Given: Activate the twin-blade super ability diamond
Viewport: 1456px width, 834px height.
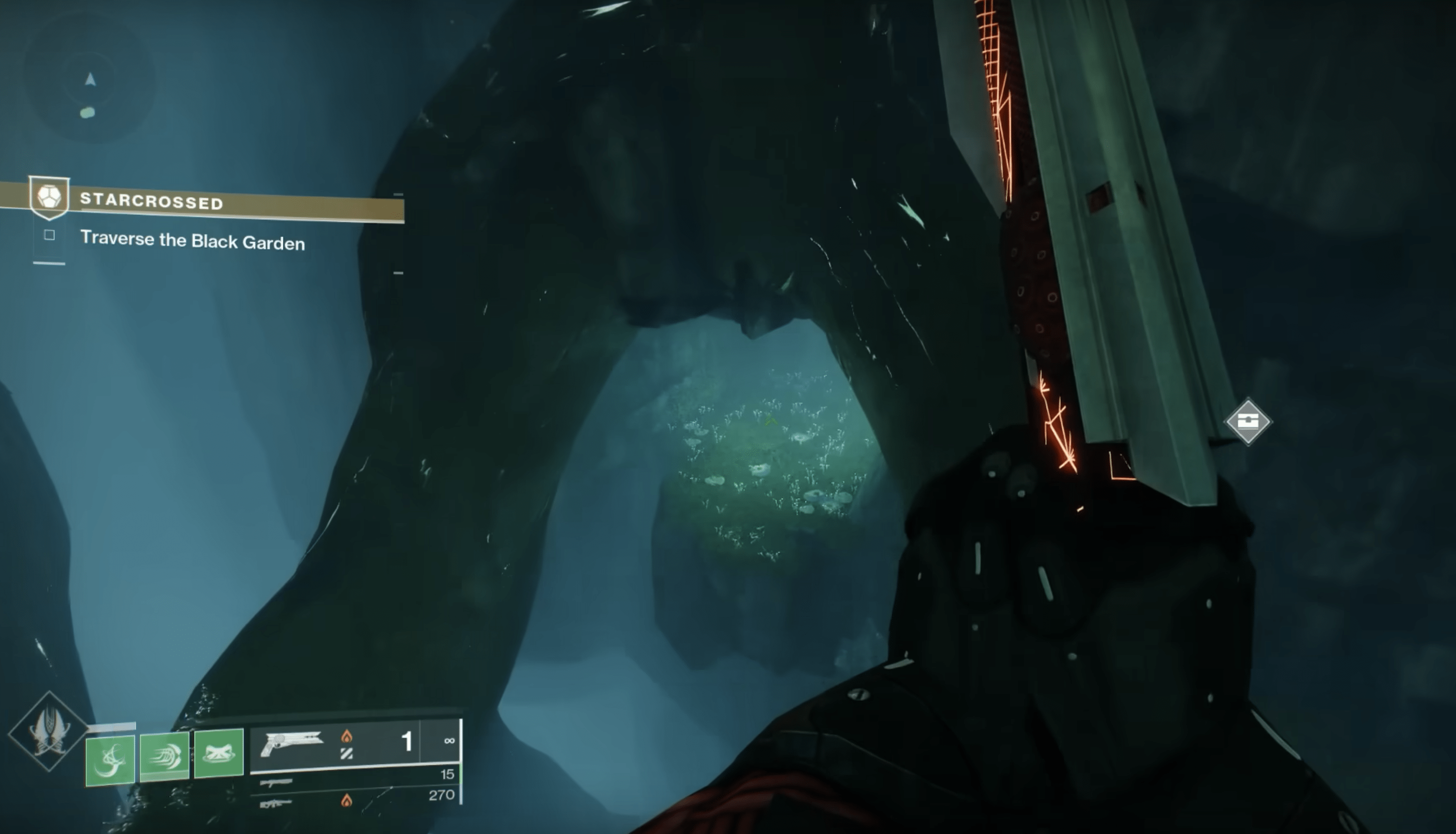Looking at the screenshot, I should 49,732.
